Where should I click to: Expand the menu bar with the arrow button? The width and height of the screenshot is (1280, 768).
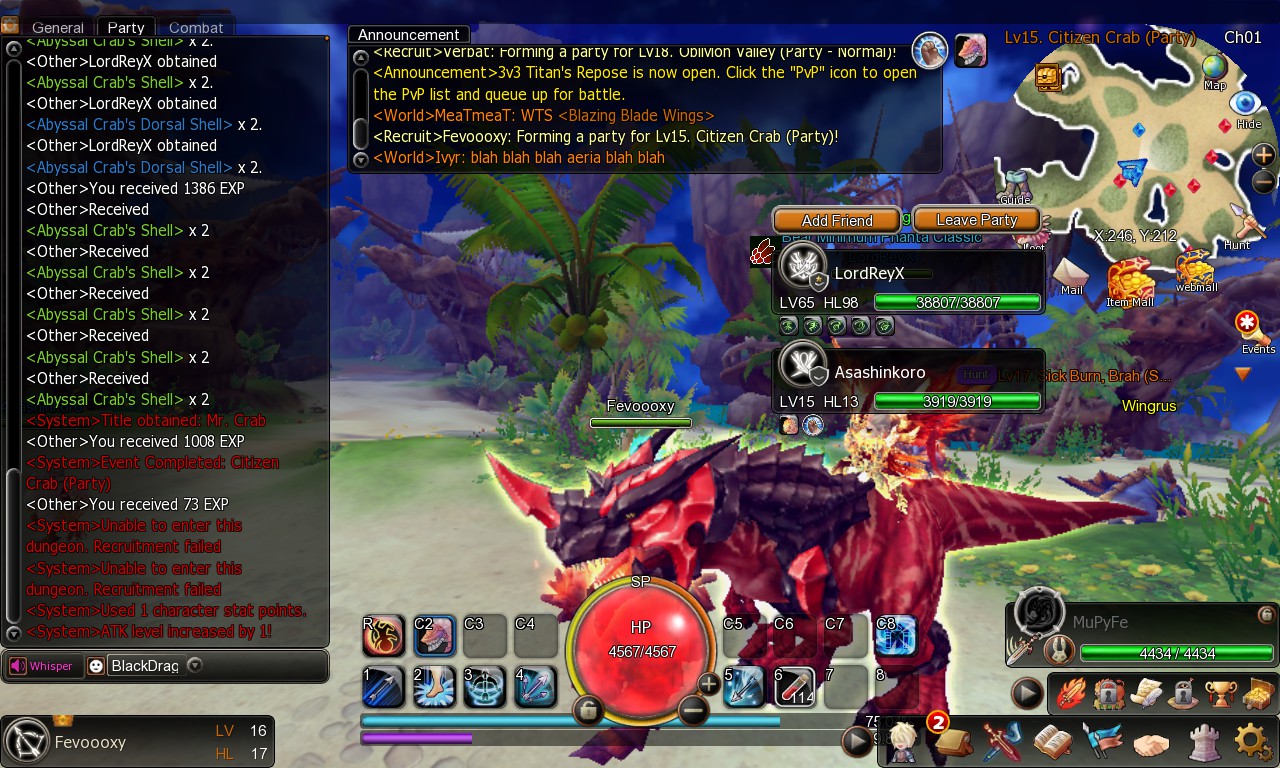(x=1024, y=691)
